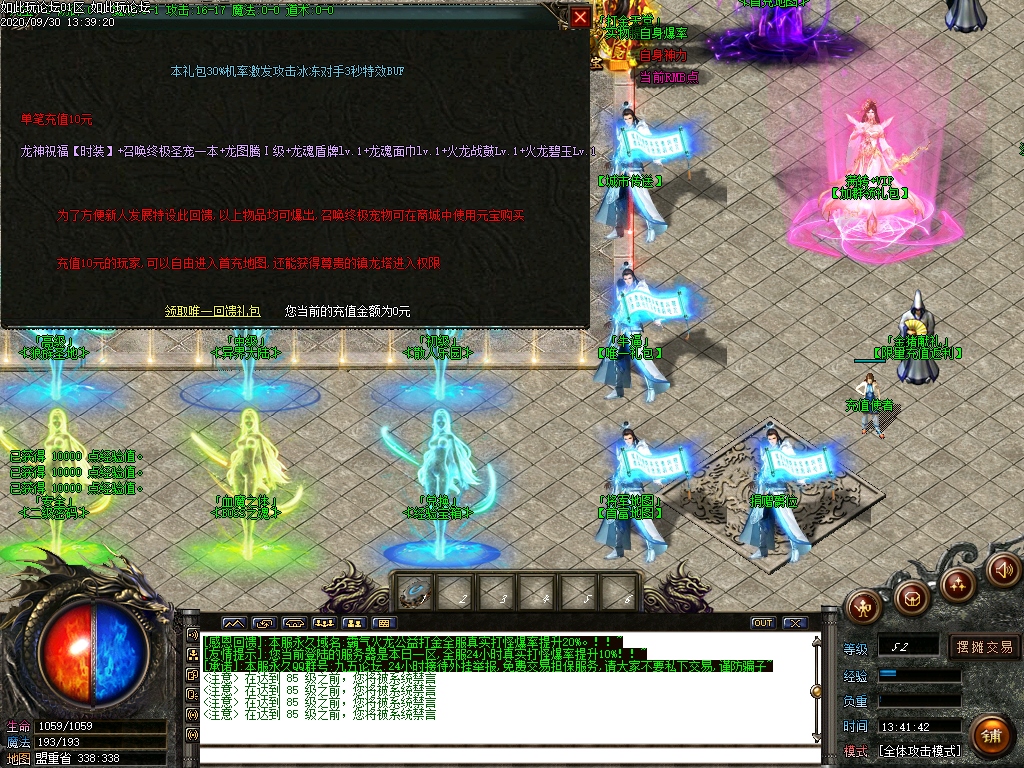Viewport: 1024px width, 768px height.
Task: Open the round character figure button
Action: [863, 605]
